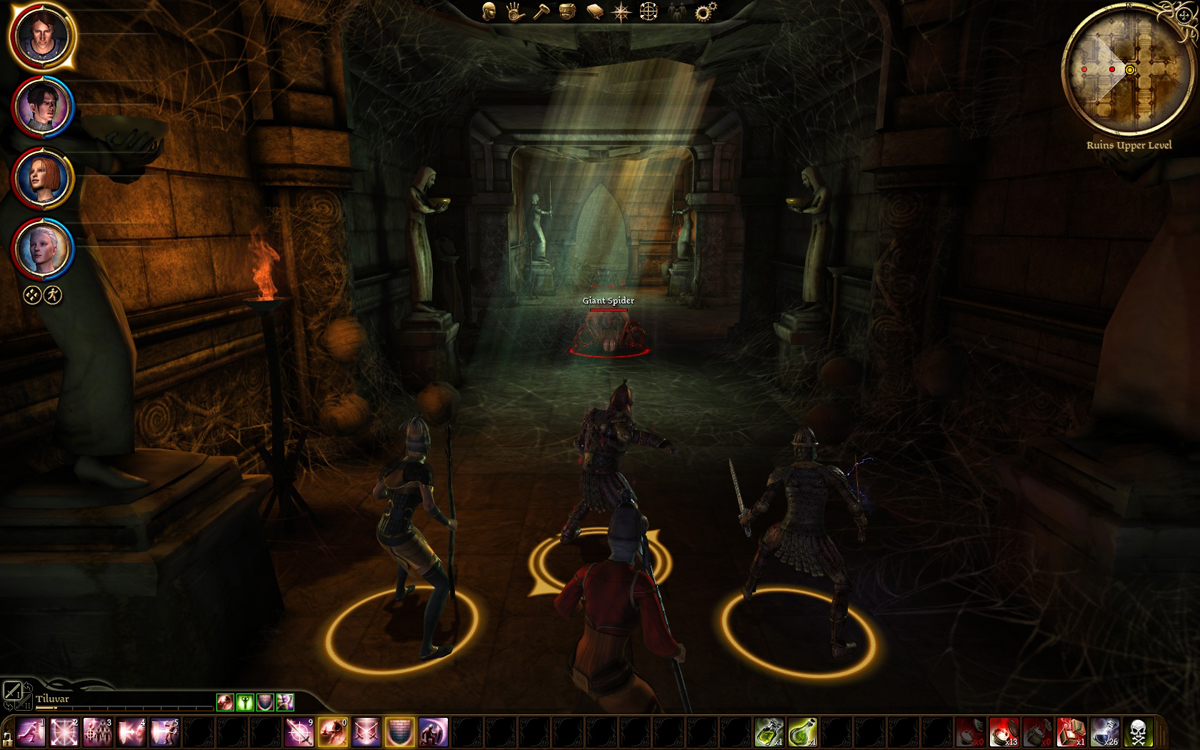This screenshot has width=1200, height=750.
Task: Select the red-haired party member portrait
Action: [43, 178]
